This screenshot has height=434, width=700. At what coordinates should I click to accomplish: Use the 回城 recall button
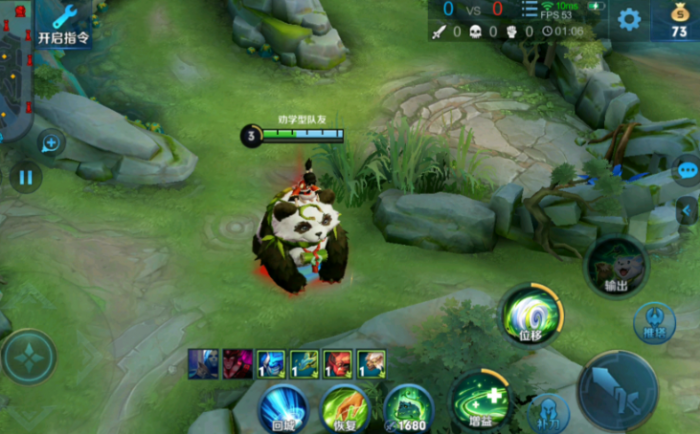click(283, 409)
